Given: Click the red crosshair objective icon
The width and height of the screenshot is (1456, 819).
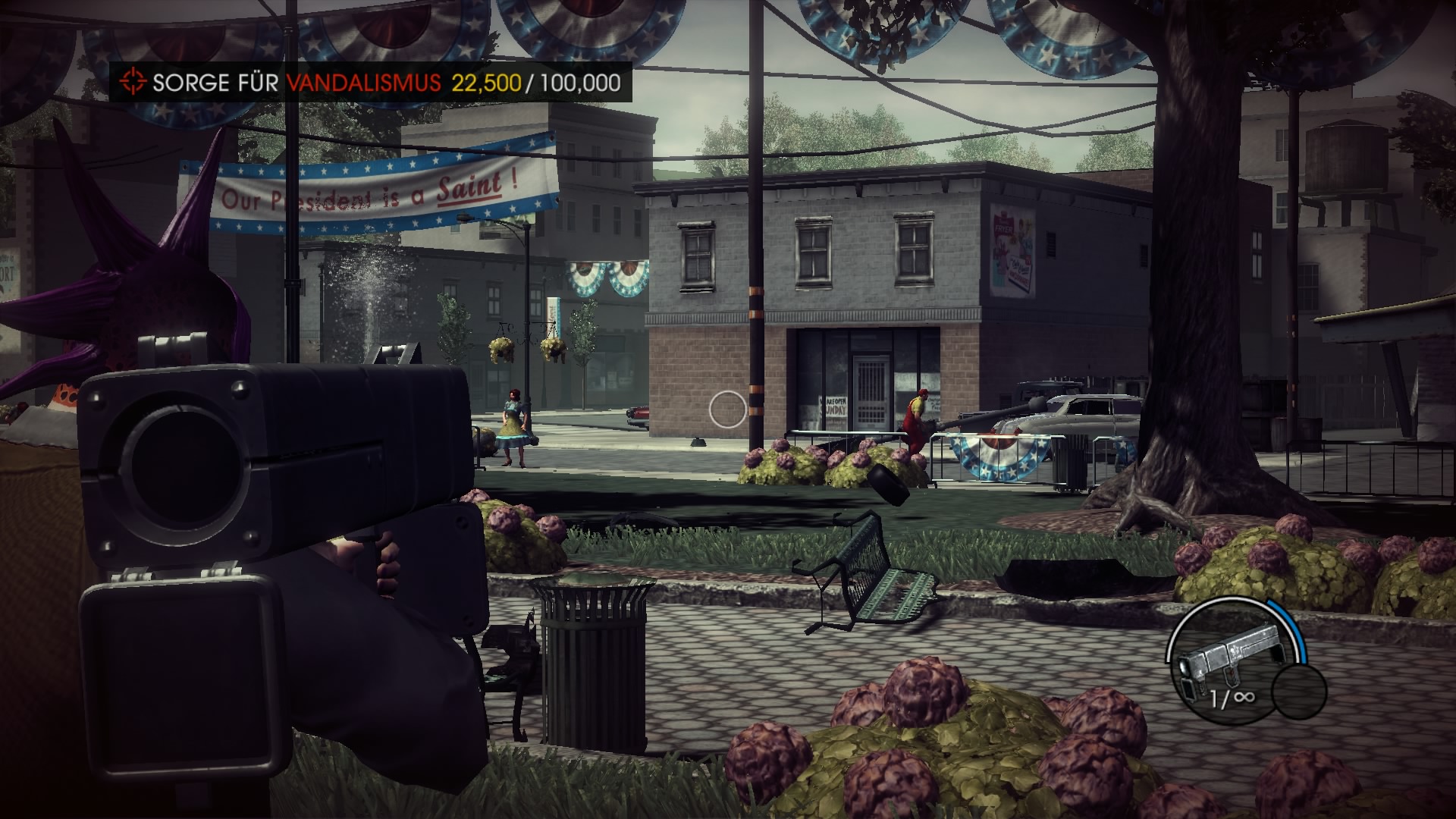Looking at the screenshot, I should point(133,82).
